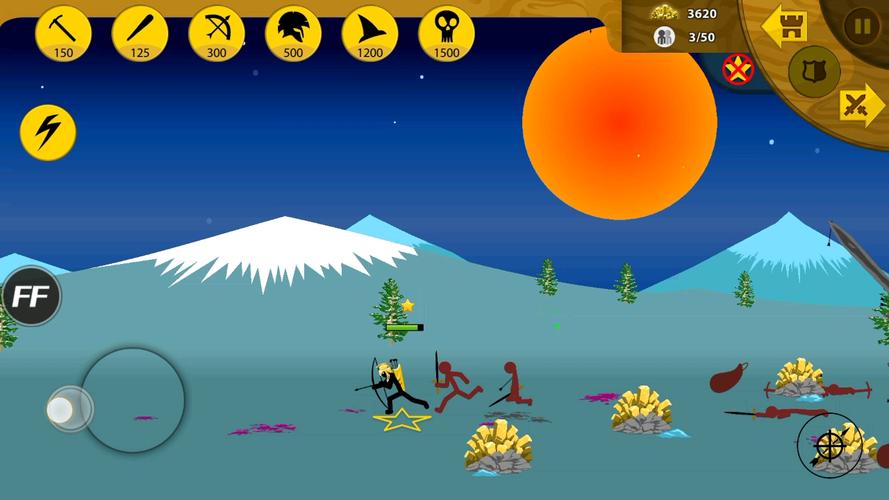
Task: Set army to defend with shield button
Action: [813, 71]
